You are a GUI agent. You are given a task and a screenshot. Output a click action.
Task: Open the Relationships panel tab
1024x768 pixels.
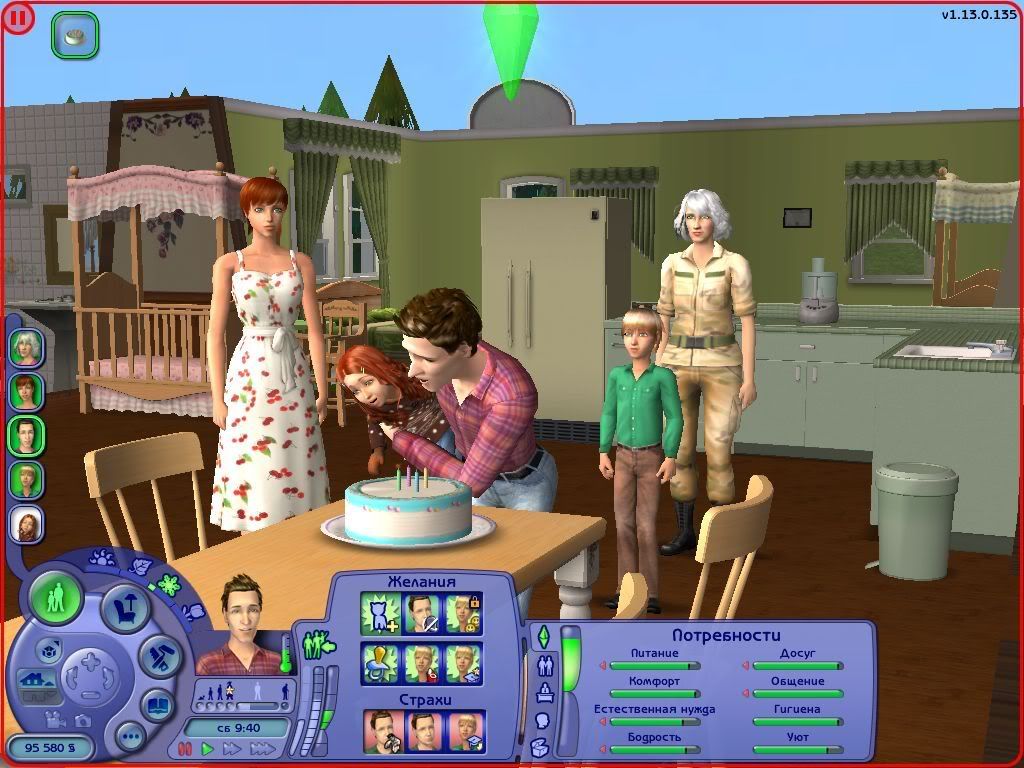(x=546, y=665)
